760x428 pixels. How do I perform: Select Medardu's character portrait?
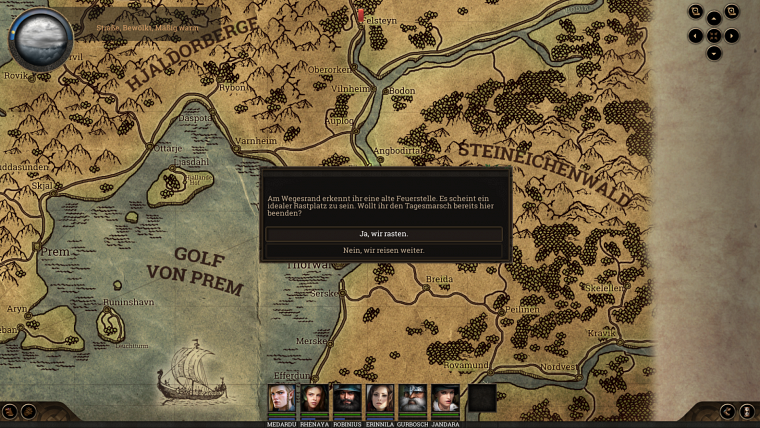(x=282, y=398)
